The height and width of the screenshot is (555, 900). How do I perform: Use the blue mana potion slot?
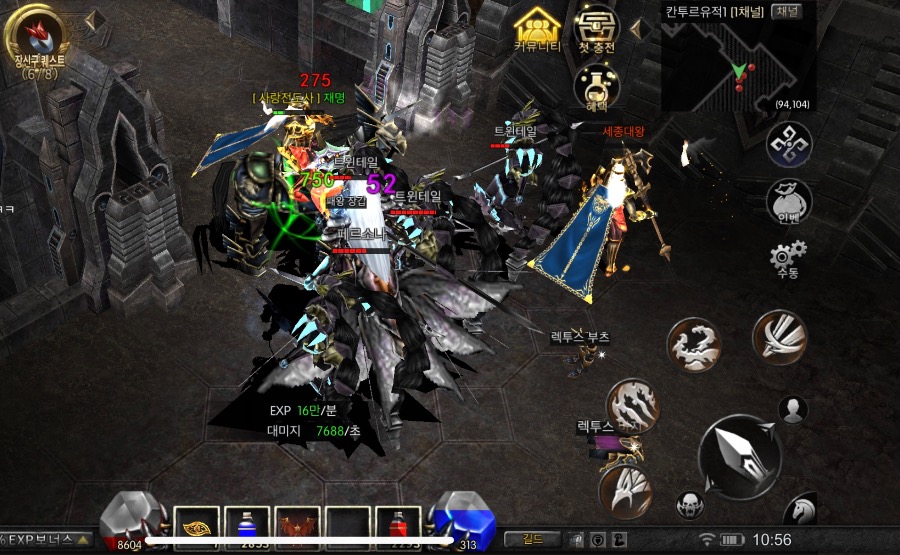[247, 527]
